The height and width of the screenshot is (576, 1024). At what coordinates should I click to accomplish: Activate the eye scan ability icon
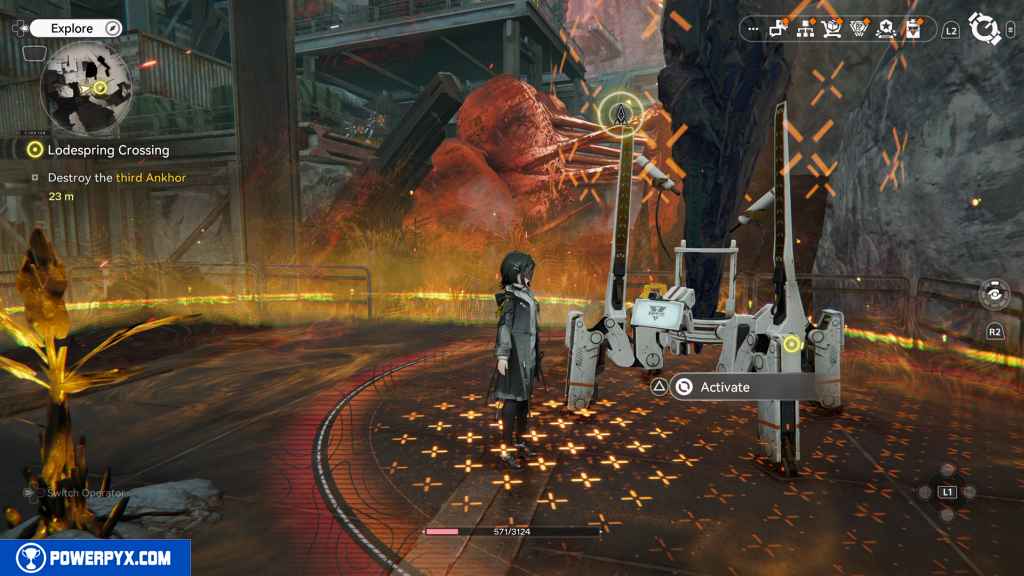click(x=994, y=295)
